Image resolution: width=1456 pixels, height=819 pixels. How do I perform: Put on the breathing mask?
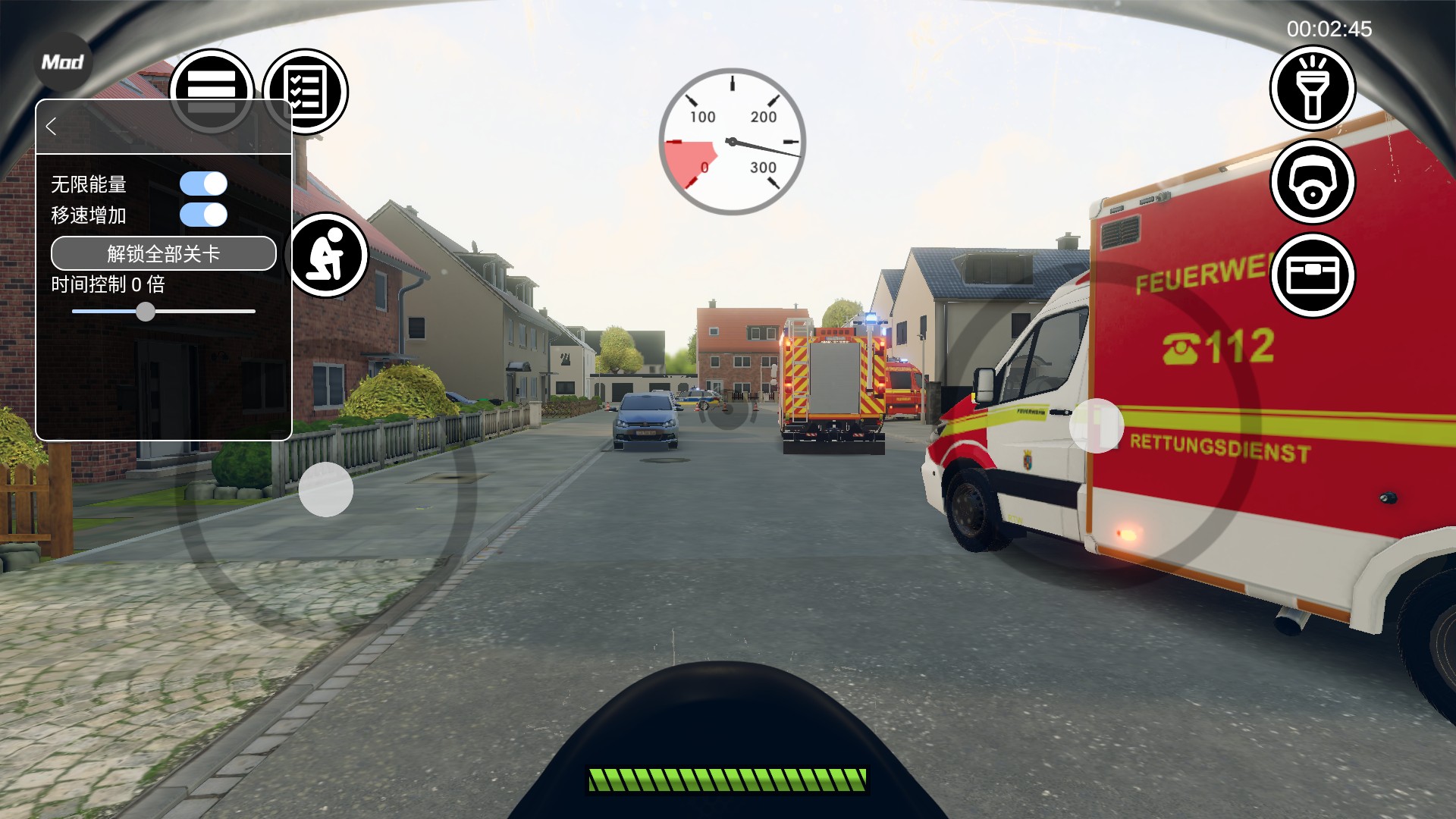(x=1313, y=182)
